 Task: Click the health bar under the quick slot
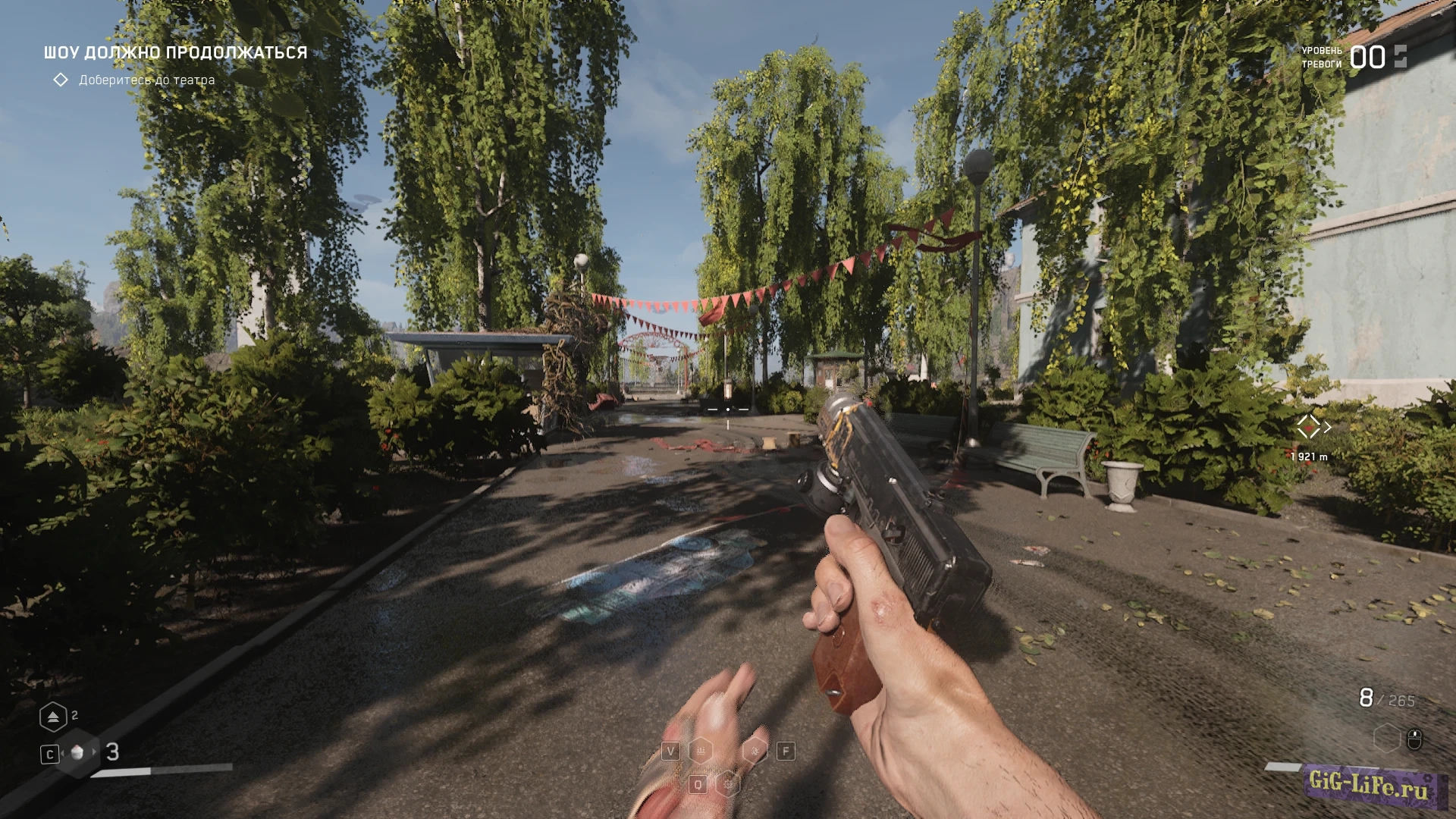coord(159,770)
